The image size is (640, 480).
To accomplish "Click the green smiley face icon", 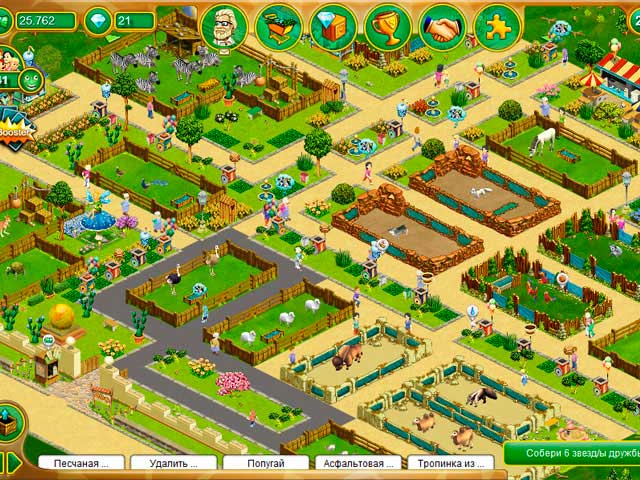I will pyautogui.click(x=31, y=81).
